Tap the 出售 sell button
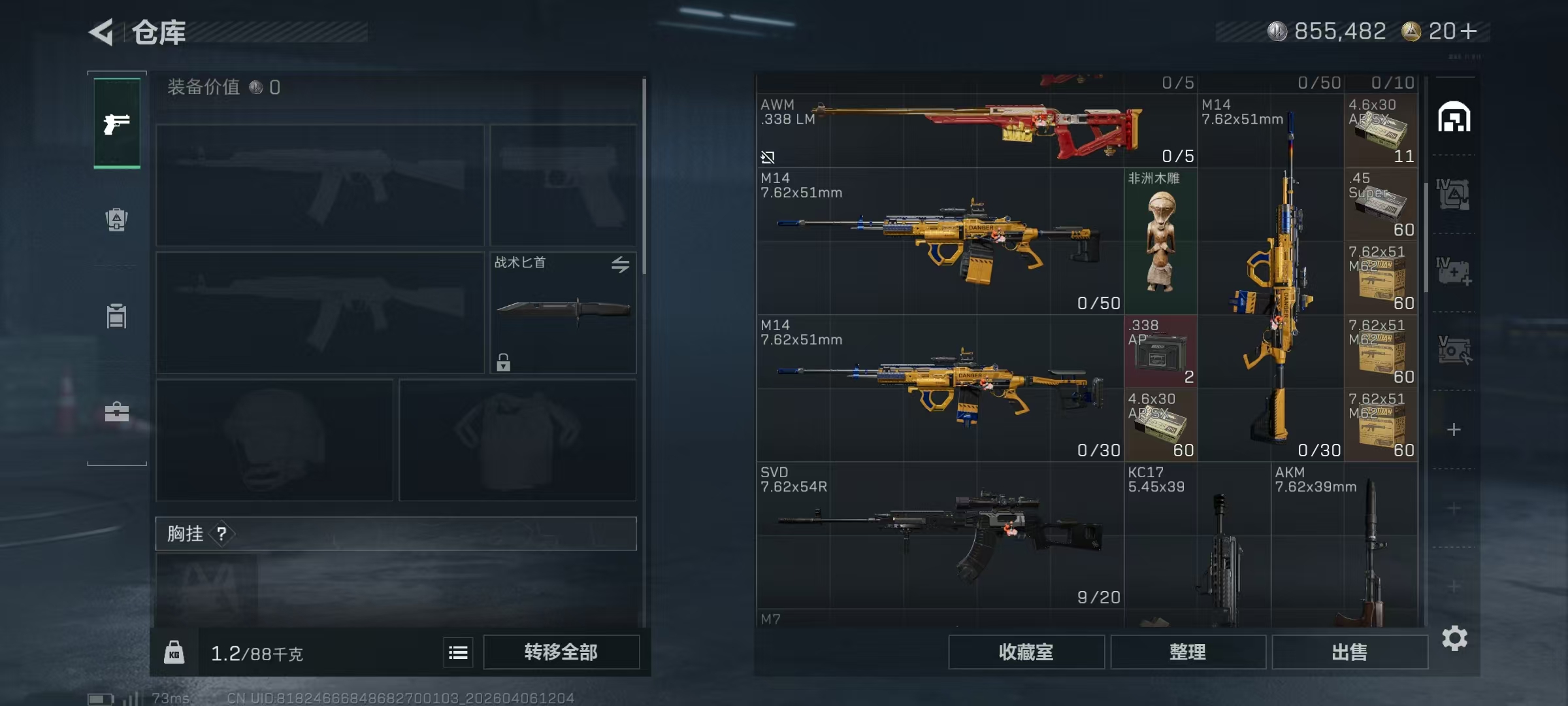Screen dimensions: 1568x706 coord(1349,652)
